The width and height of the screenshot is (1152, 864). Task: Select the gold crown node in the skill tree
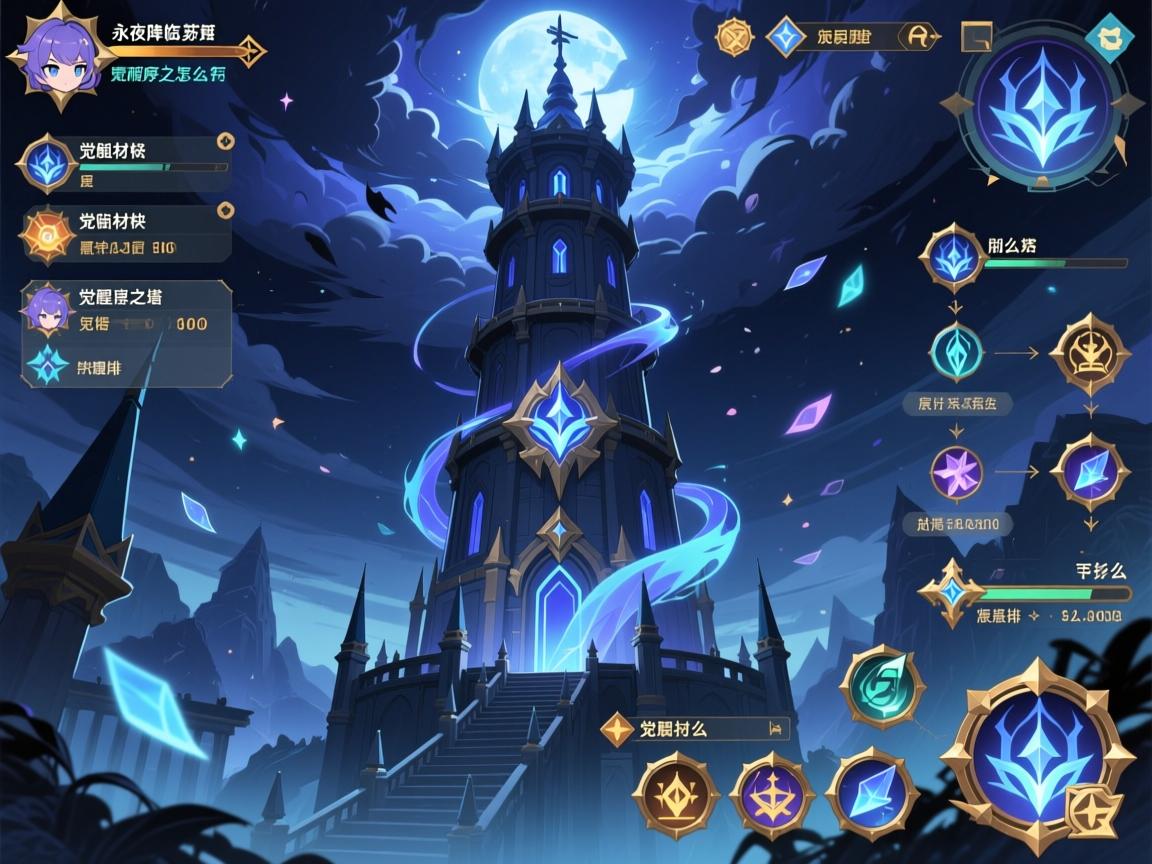pos(1089,354)
